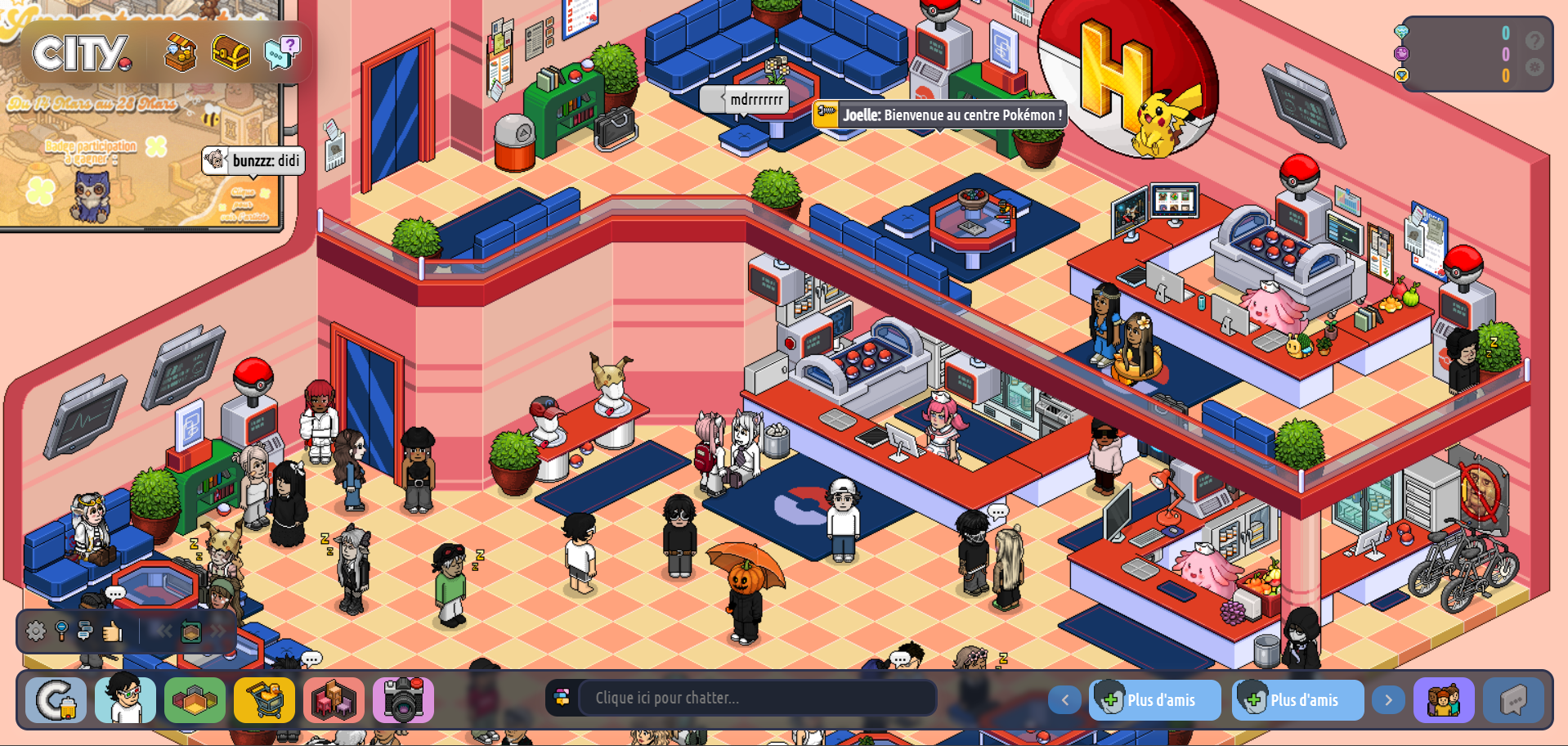Open the friends list with the purple button
The height and width of the screenshot is (746, 1568).
pos(1444,700)
